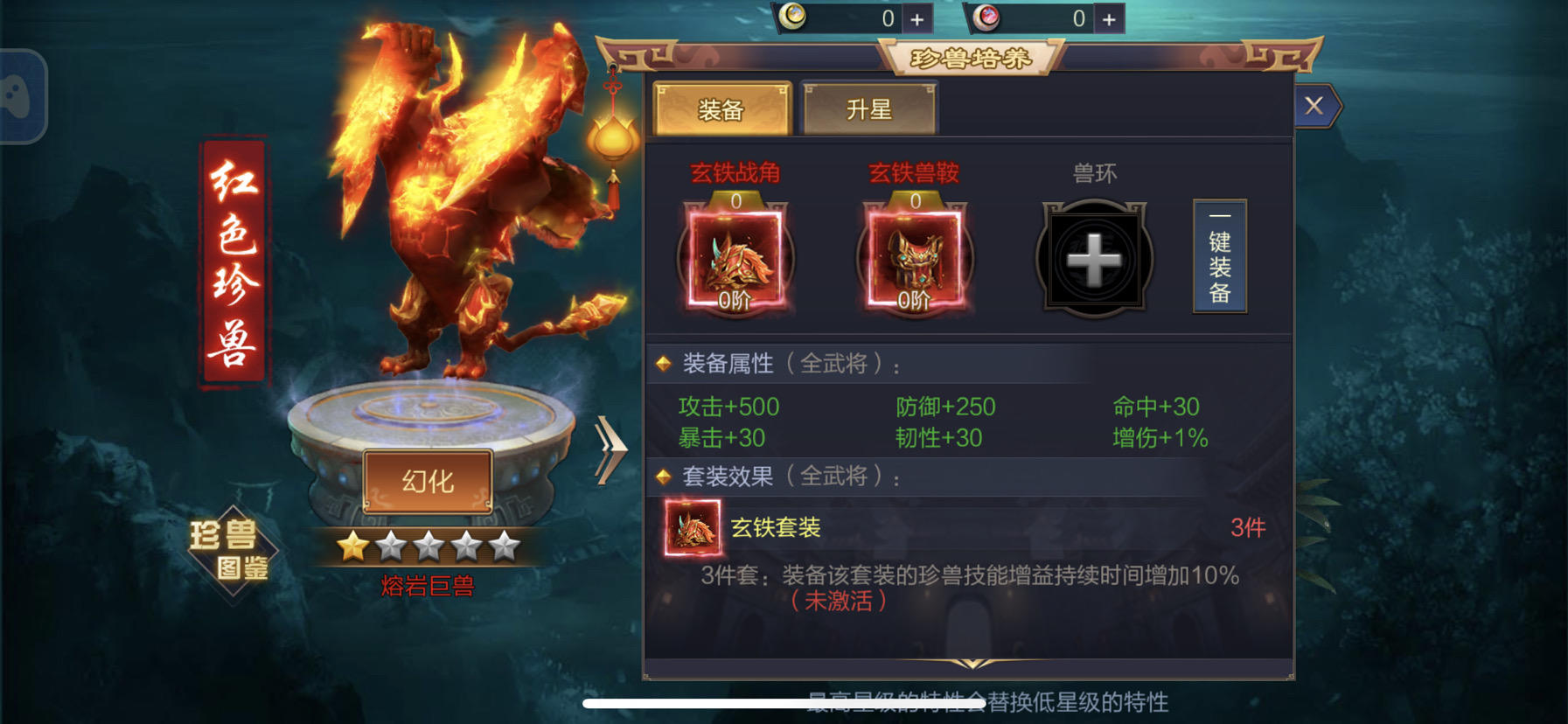Viewport: 1568px width, 724px height.
Task: Select the 玄铁兽鞍 saddle equipment icon
Action: 915,260
